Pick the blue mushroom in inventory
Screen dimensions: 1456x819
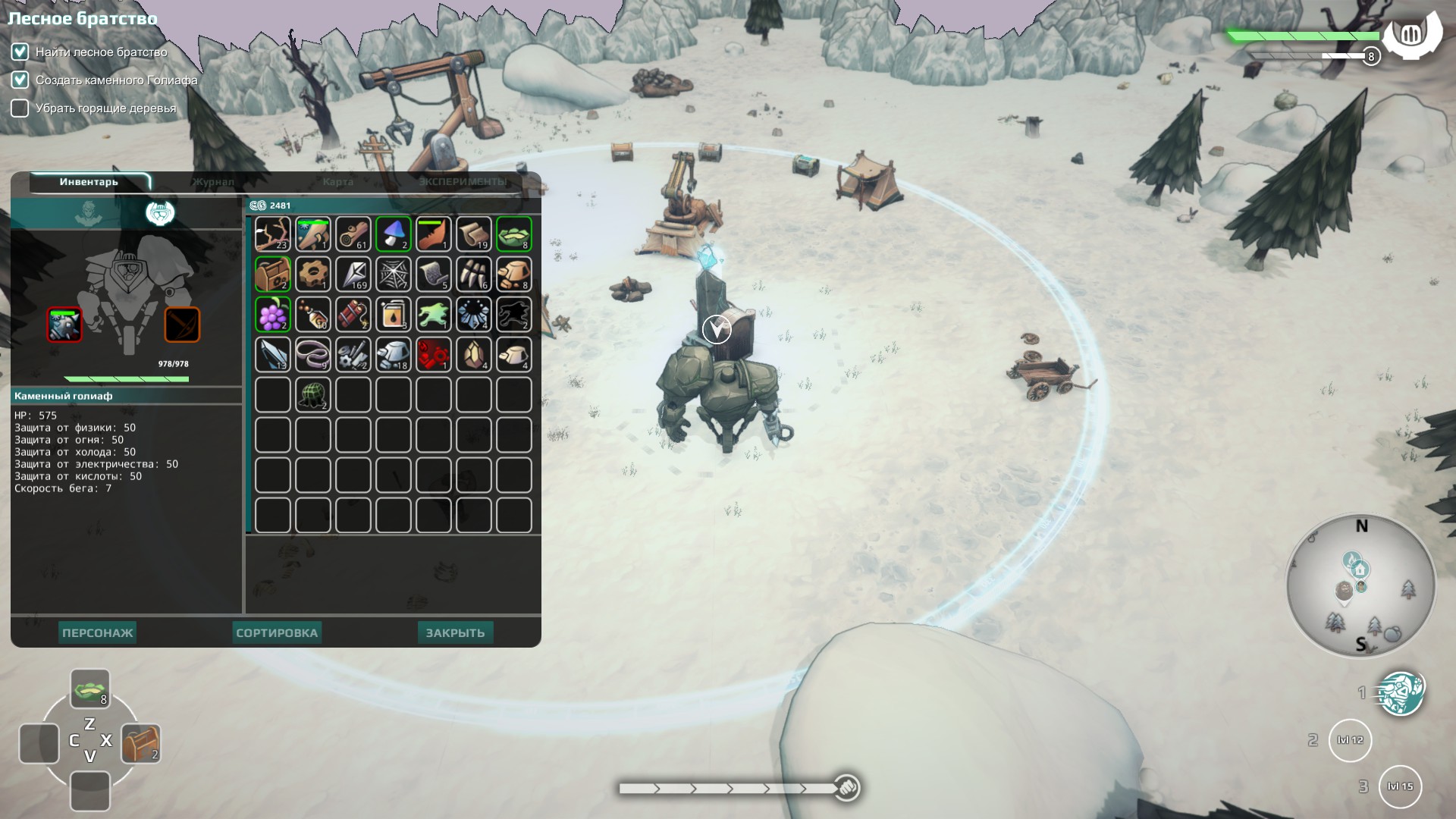(393, 234)
